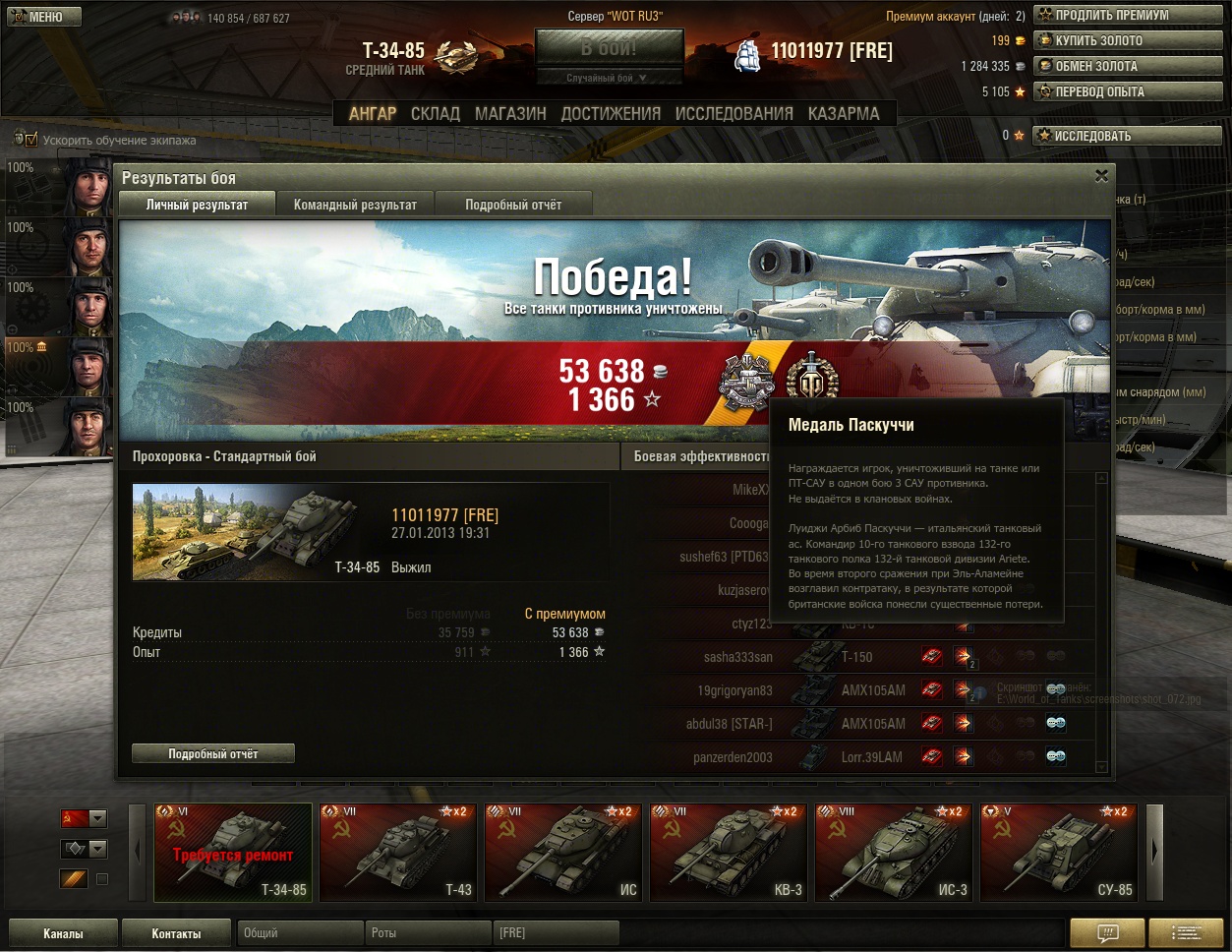
Task: Switch to Командный результат tab
Action: tap(355, 205)
